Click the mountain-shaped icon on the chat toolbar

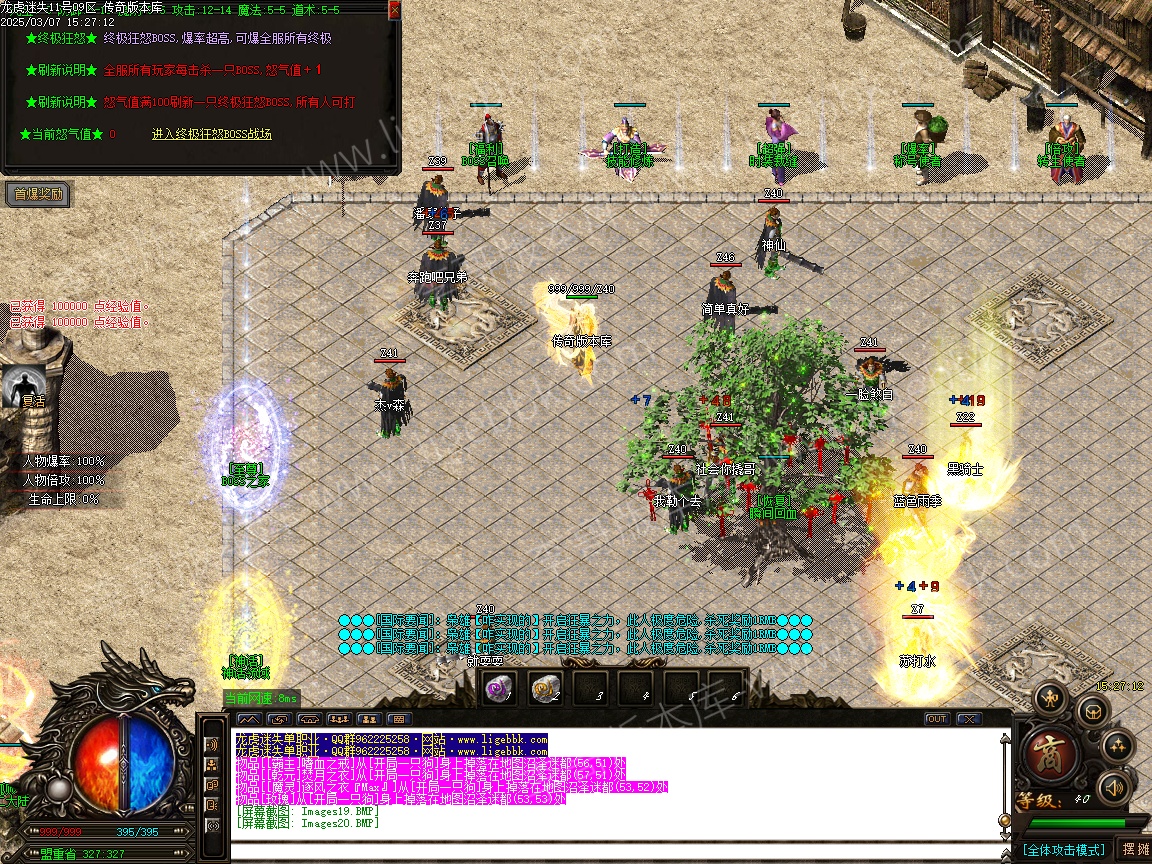tap(249, 719)
